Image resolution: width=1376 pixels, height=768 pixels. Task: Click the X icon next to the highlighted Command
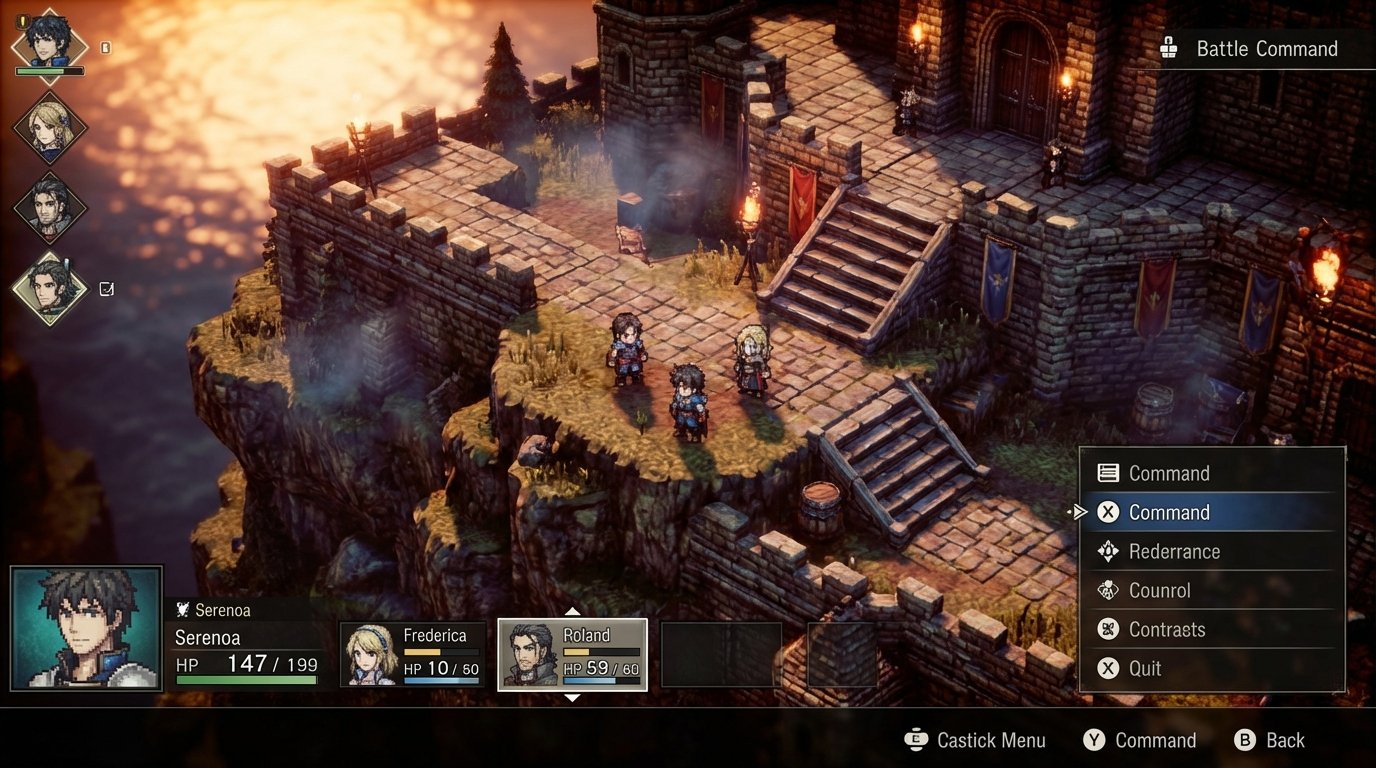pos(1108,512)
